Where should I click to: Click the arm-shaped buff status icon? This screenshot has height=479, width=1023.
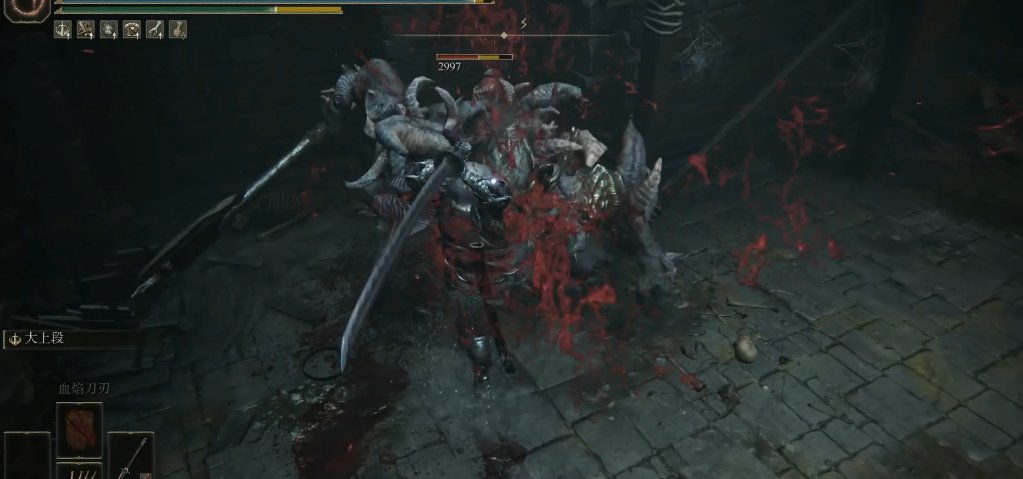click(x=155, y=30)
